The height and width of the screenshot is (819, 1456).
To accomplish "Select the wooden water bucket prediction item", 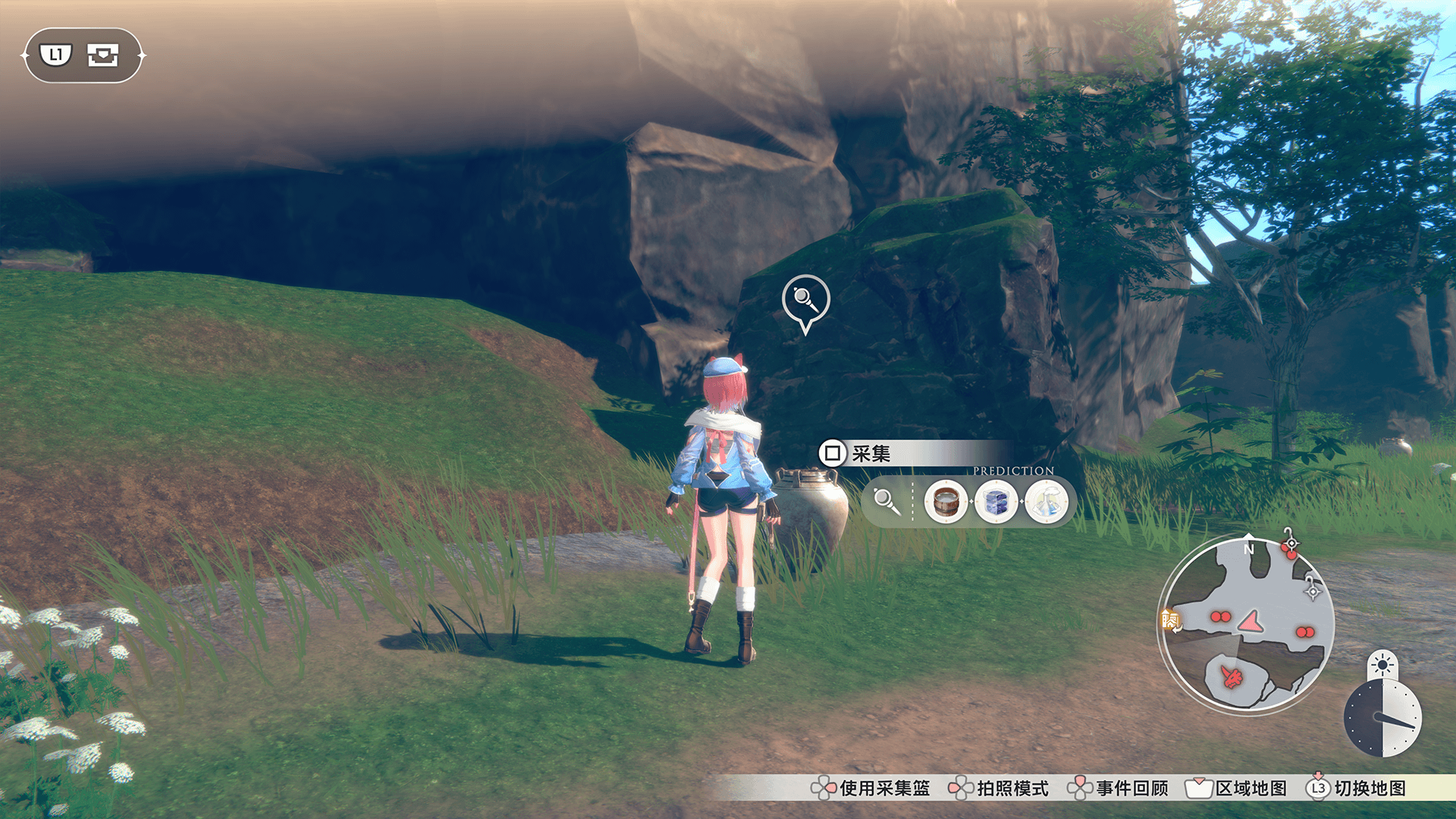I will click(946, 500).
